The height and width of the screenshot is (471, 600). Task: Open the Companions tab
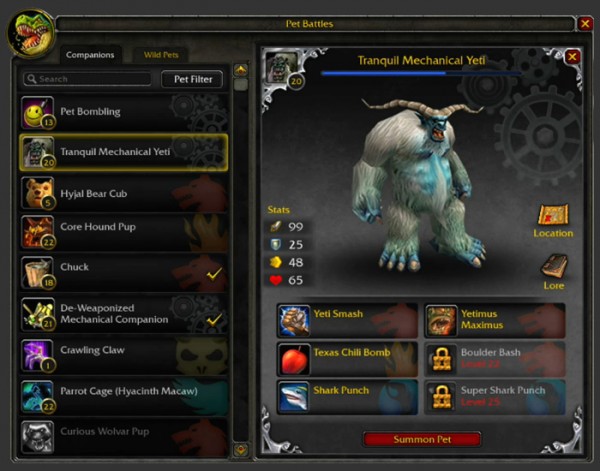point(90,55)
